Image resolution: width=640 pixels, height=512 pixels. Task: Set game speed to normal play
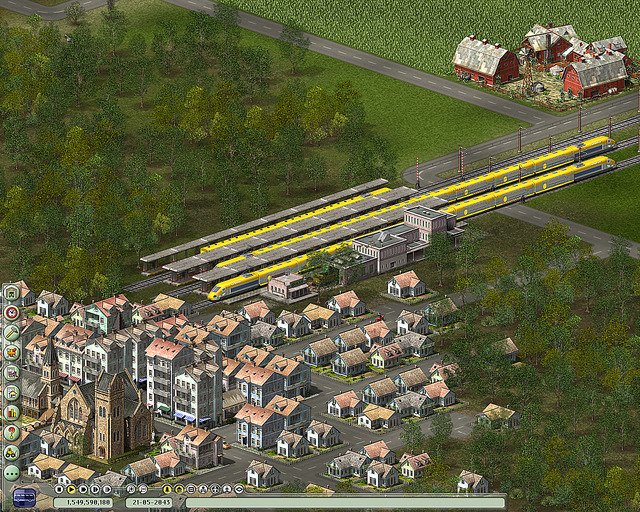tap(71, 489)
